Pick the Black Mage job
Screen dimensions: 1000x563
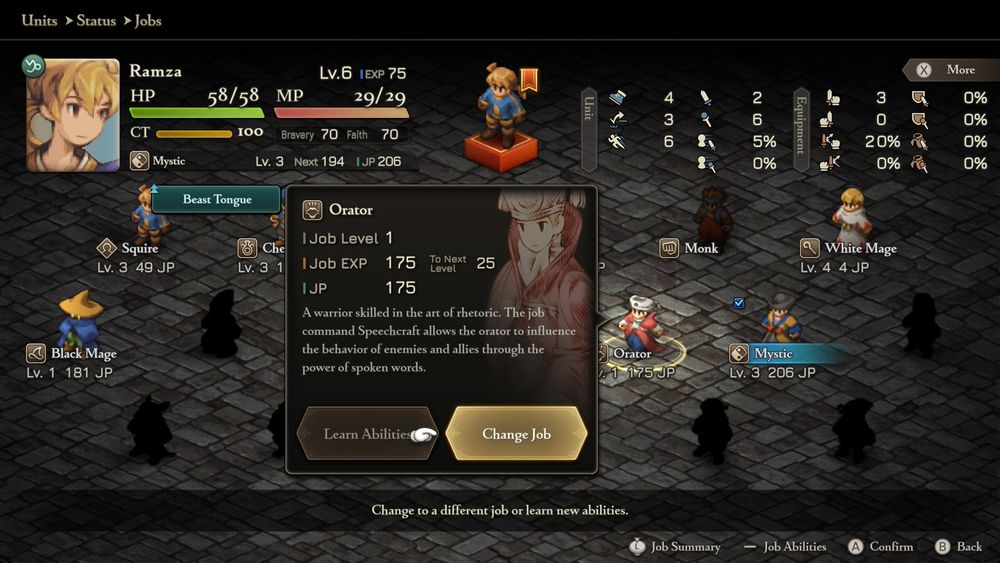(x=83, y=353)
